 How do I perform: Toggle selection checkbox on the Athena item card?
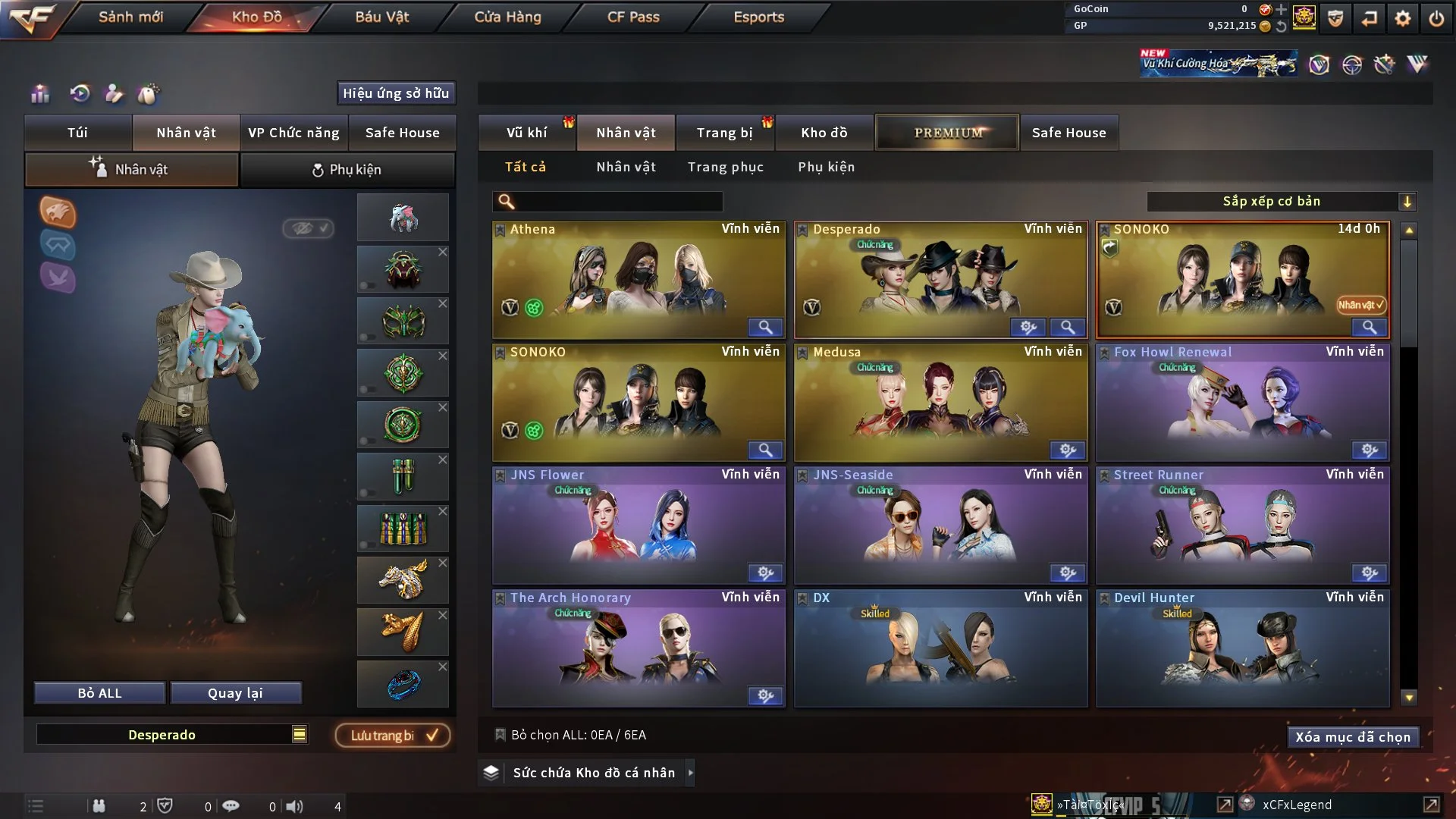(x=500, y=229)
